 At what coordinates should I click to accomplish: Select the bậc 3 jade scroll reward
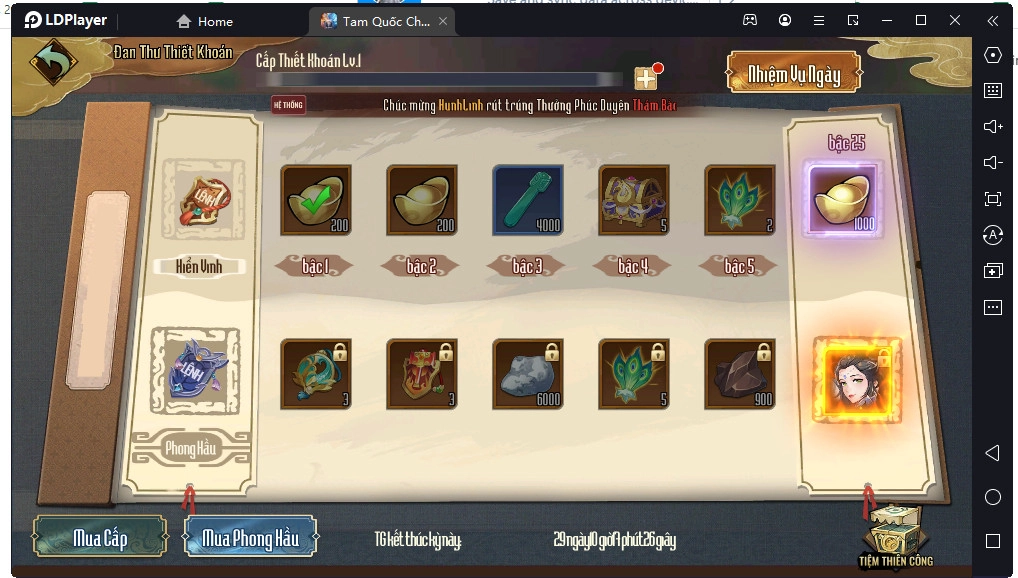(528, 200)
